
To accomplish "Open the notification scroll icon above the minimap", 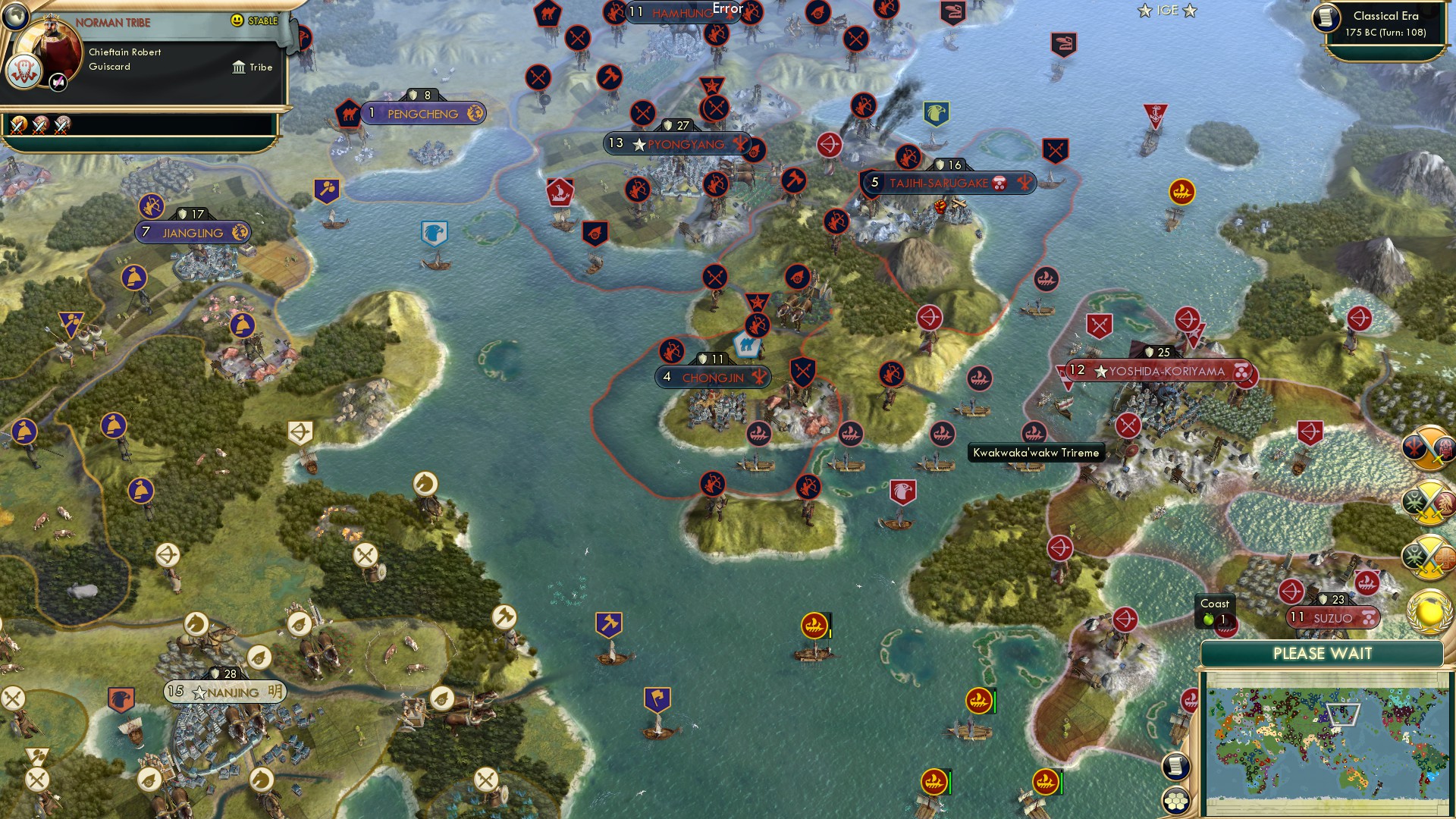I will (1177, 766).
